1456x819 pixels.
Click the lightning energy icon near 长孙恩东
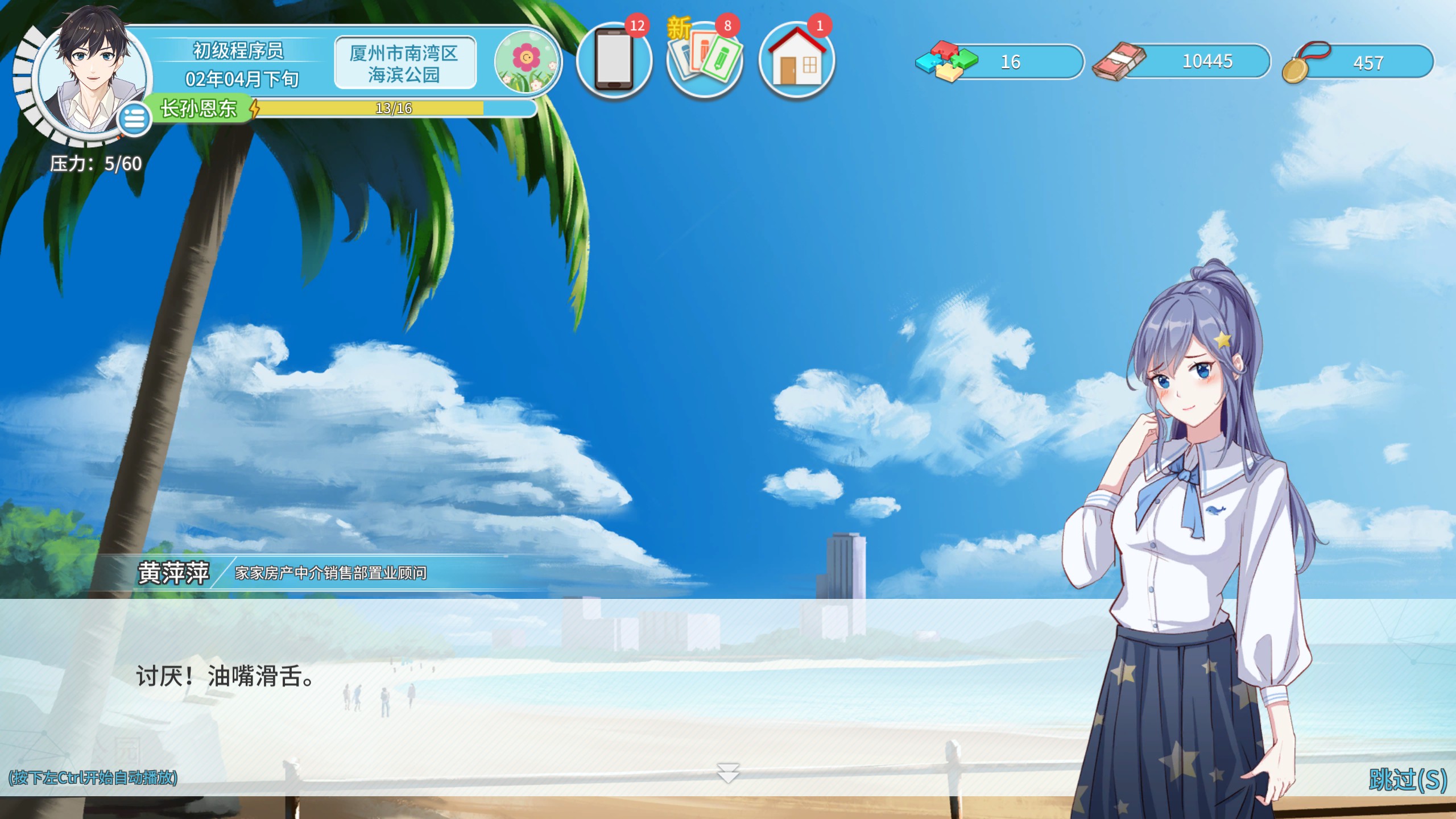click(255, 107)
